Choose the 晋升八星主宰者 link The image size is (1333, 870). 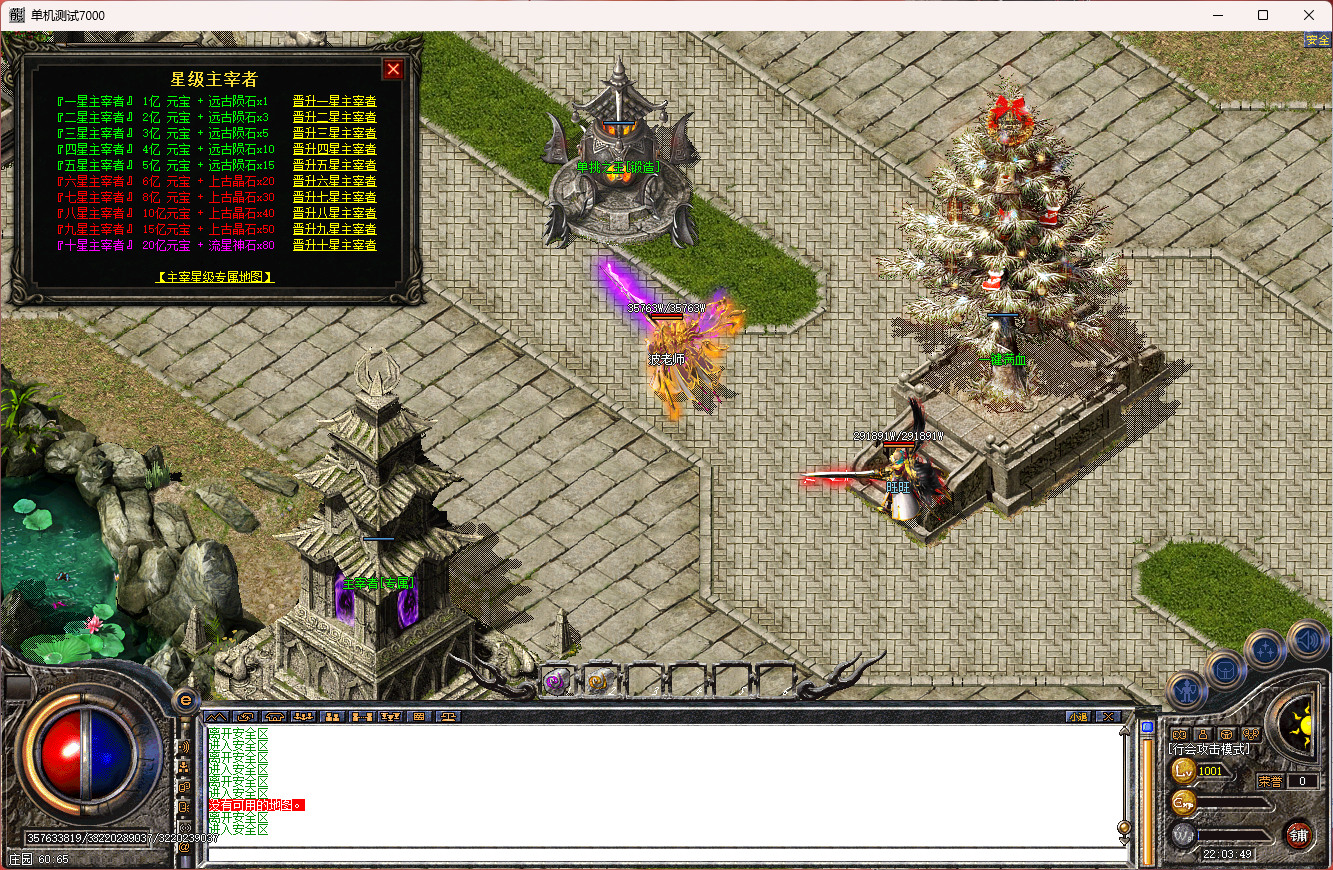334,213
